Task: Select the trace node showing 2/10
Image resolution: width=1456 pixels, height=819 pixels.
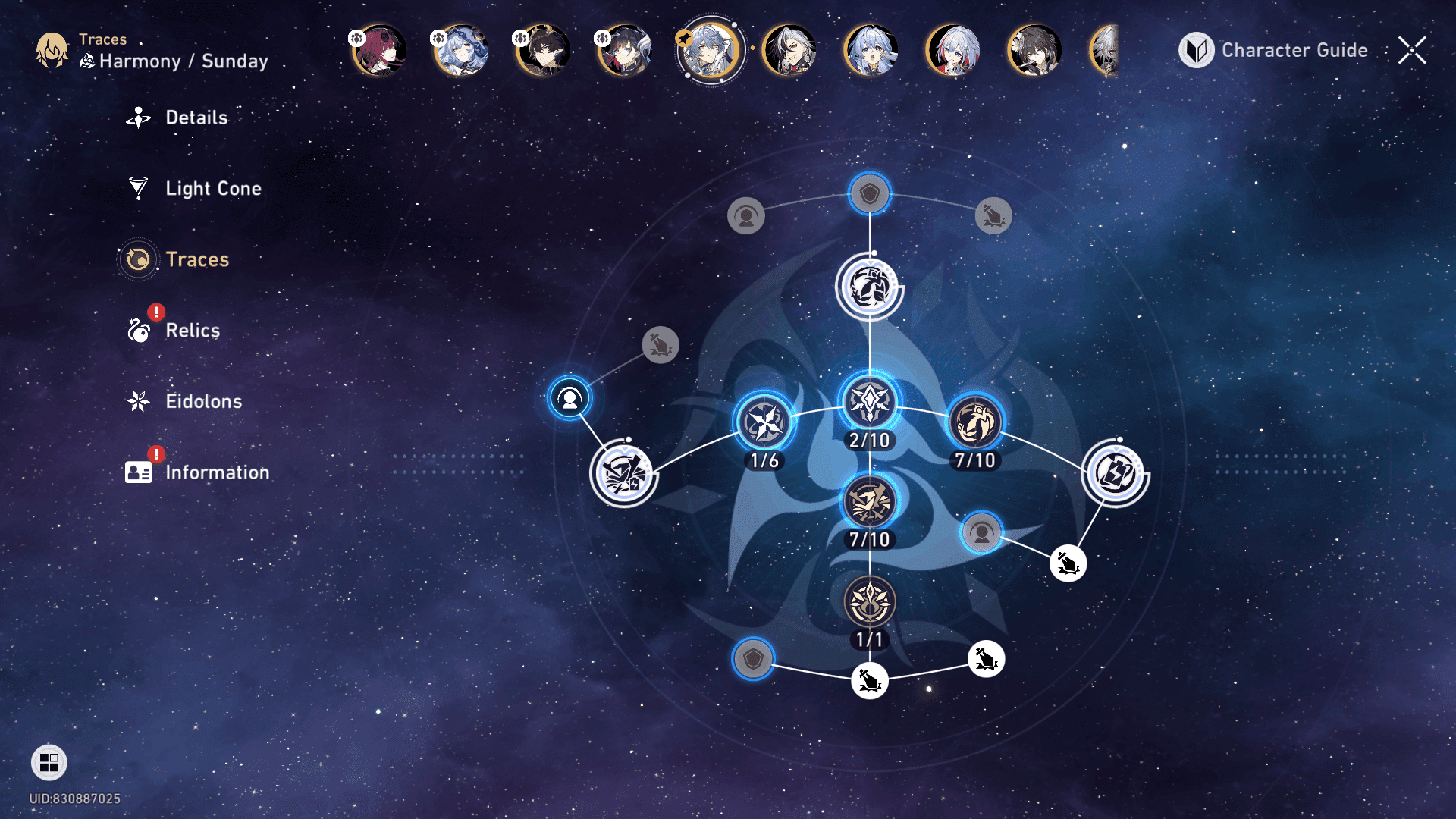Action: 870,402
